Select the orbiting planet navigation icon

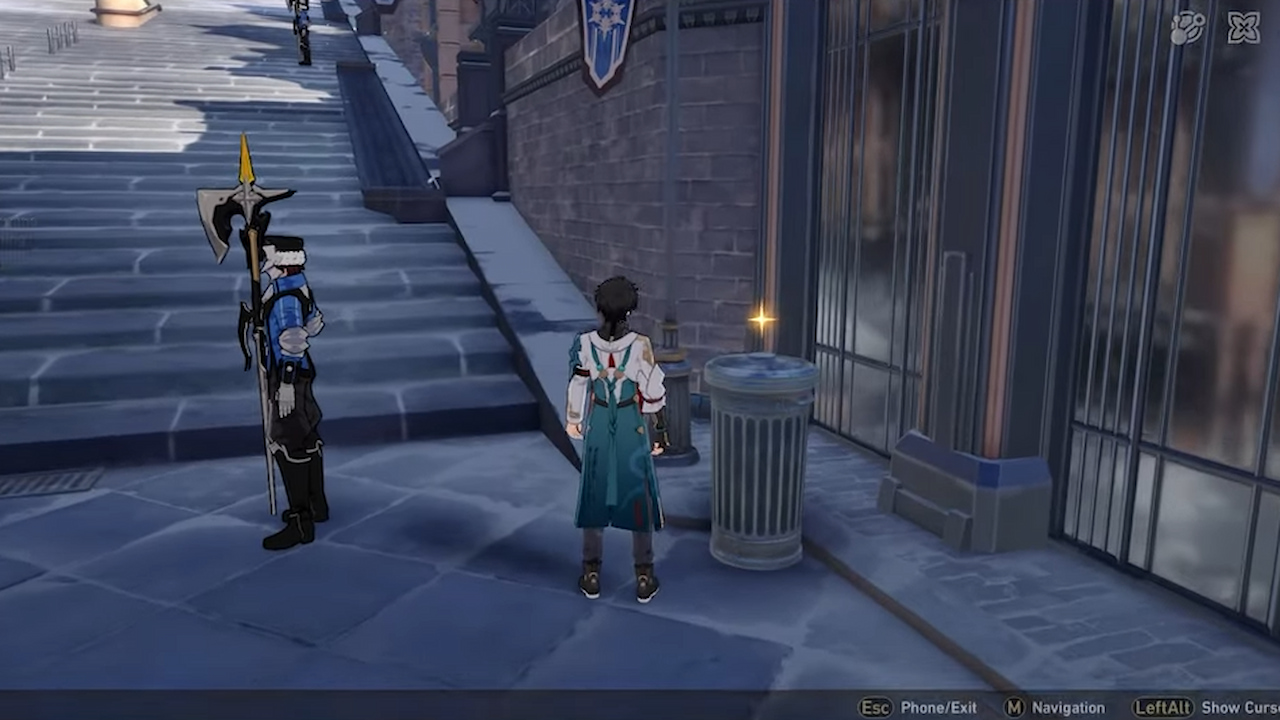[x=1189, y=27]
